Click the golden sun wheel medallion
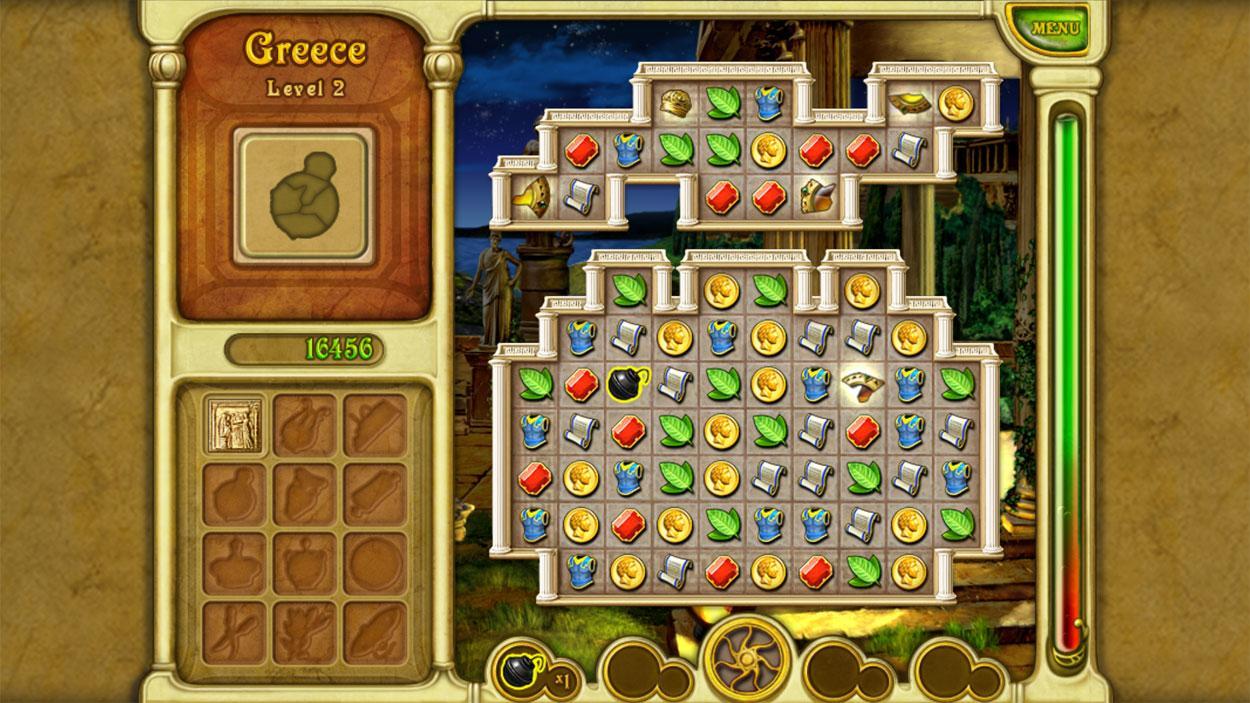This screenshot has height=703, width=1250. pos(746,659)
